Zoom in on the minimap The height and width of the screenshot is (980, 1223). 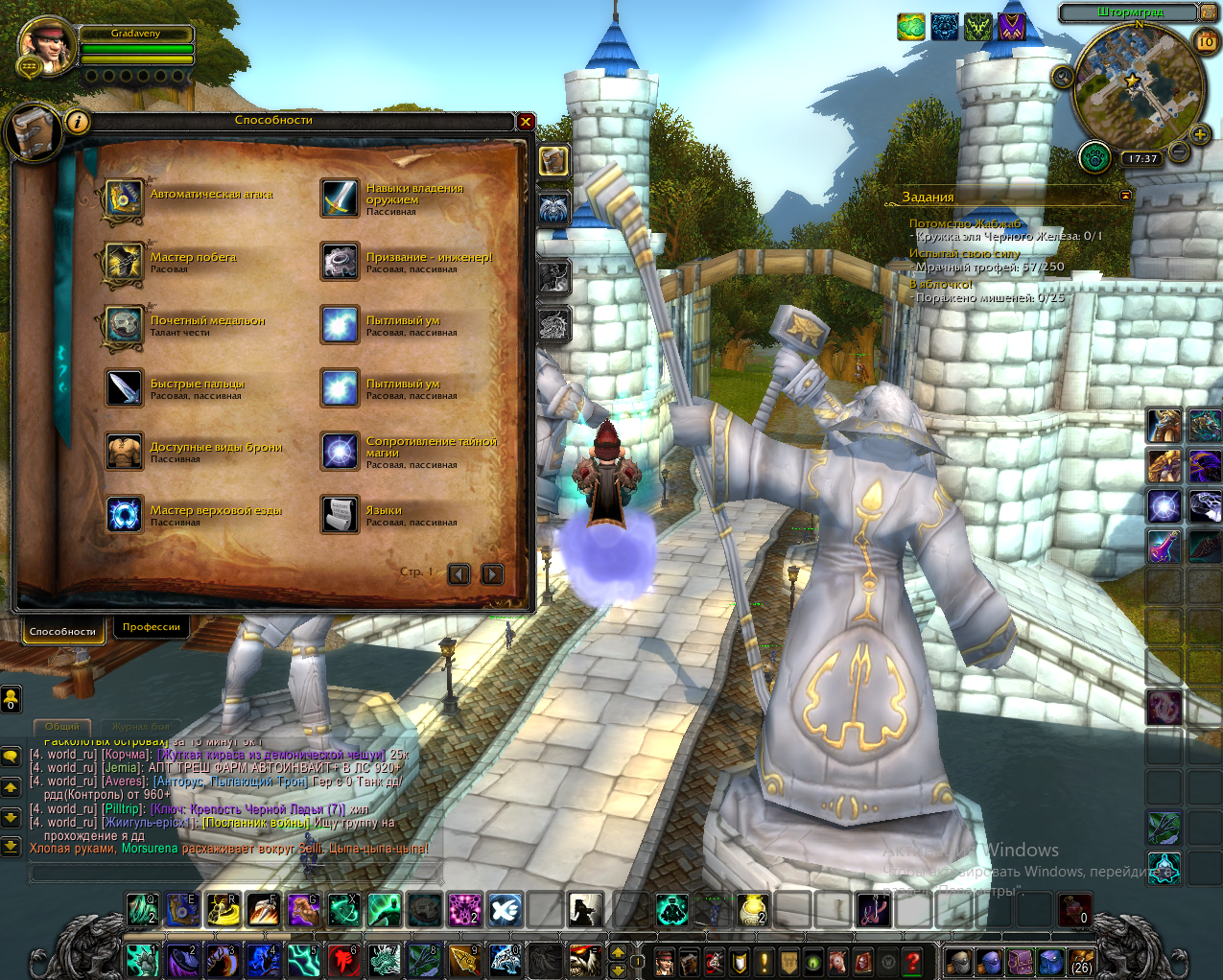point(1199,134)
